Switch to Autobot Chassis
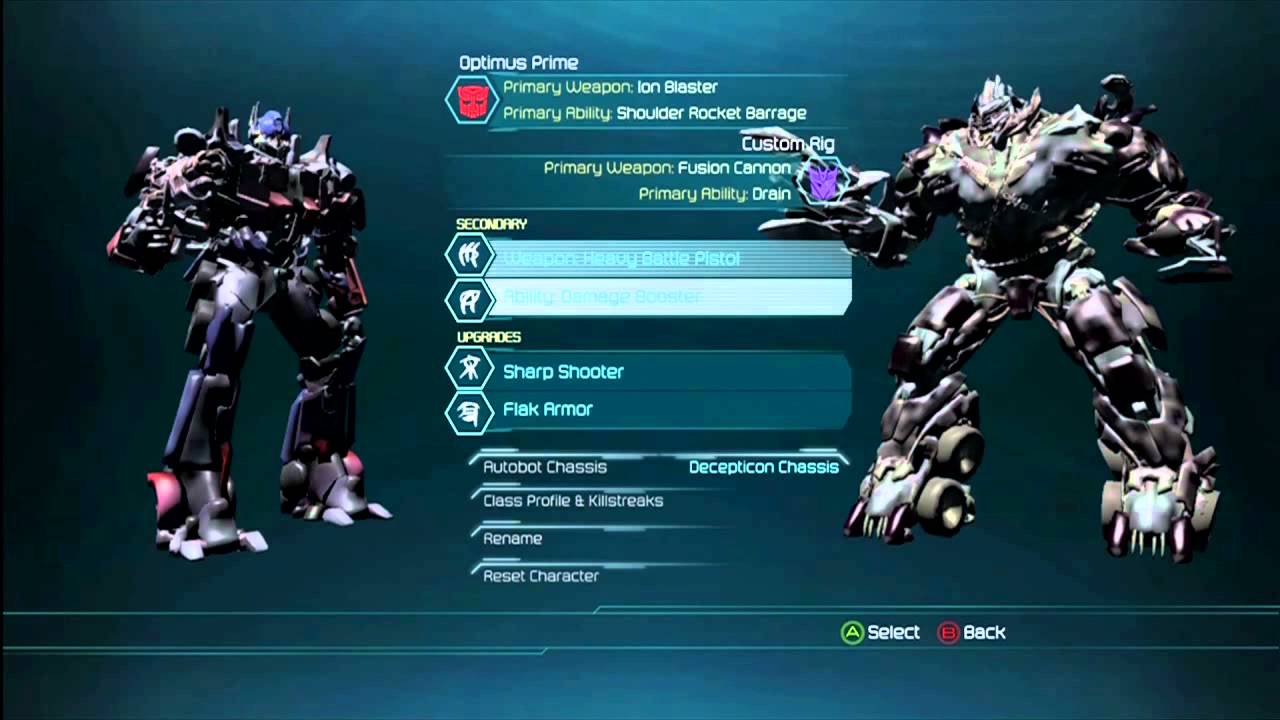This screenshot has height=720, width=1280. pyautogui.click(x=545, y=467)
